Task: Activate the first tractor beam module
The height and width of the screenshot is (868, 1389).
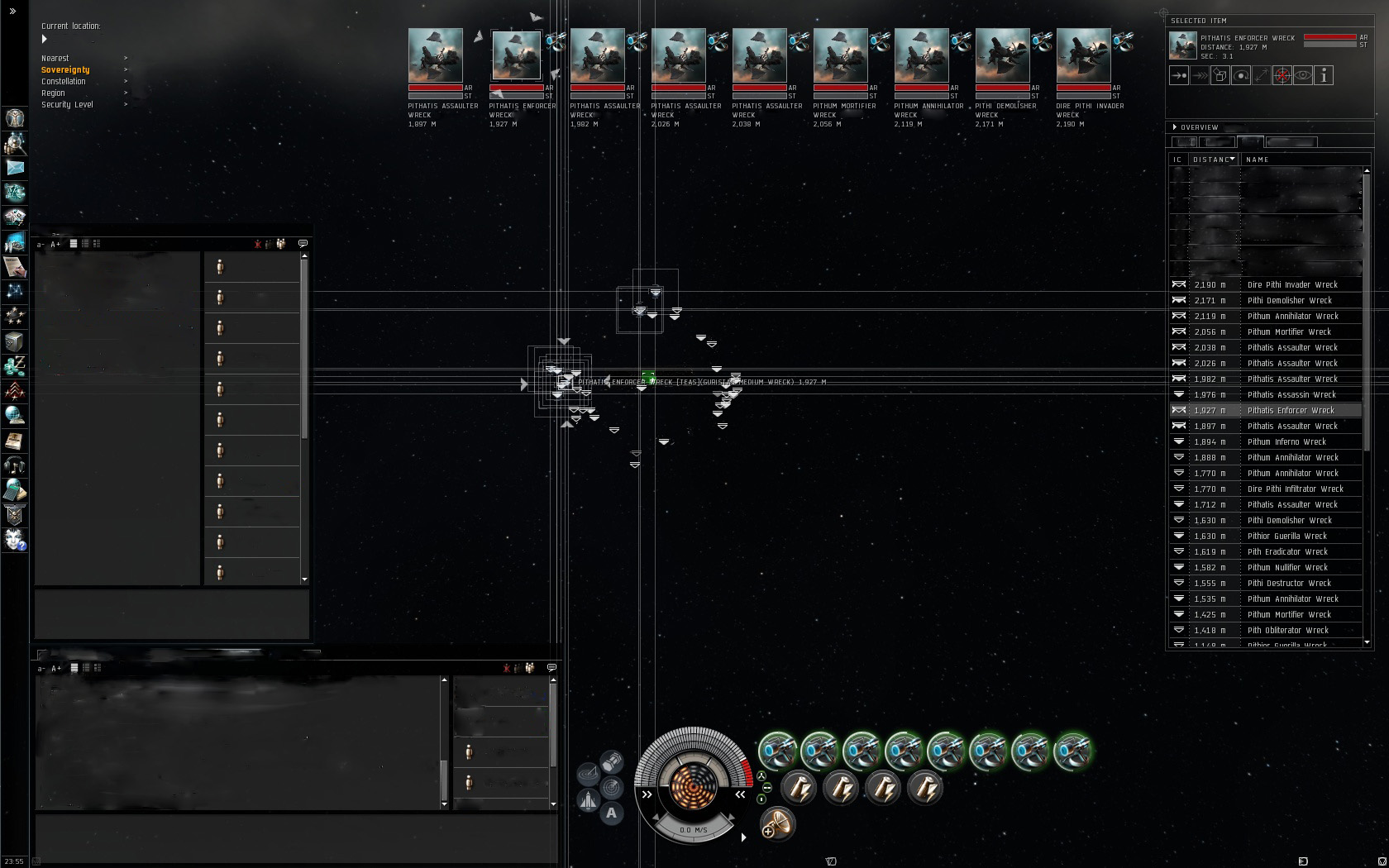Action: tap(777, 751)
